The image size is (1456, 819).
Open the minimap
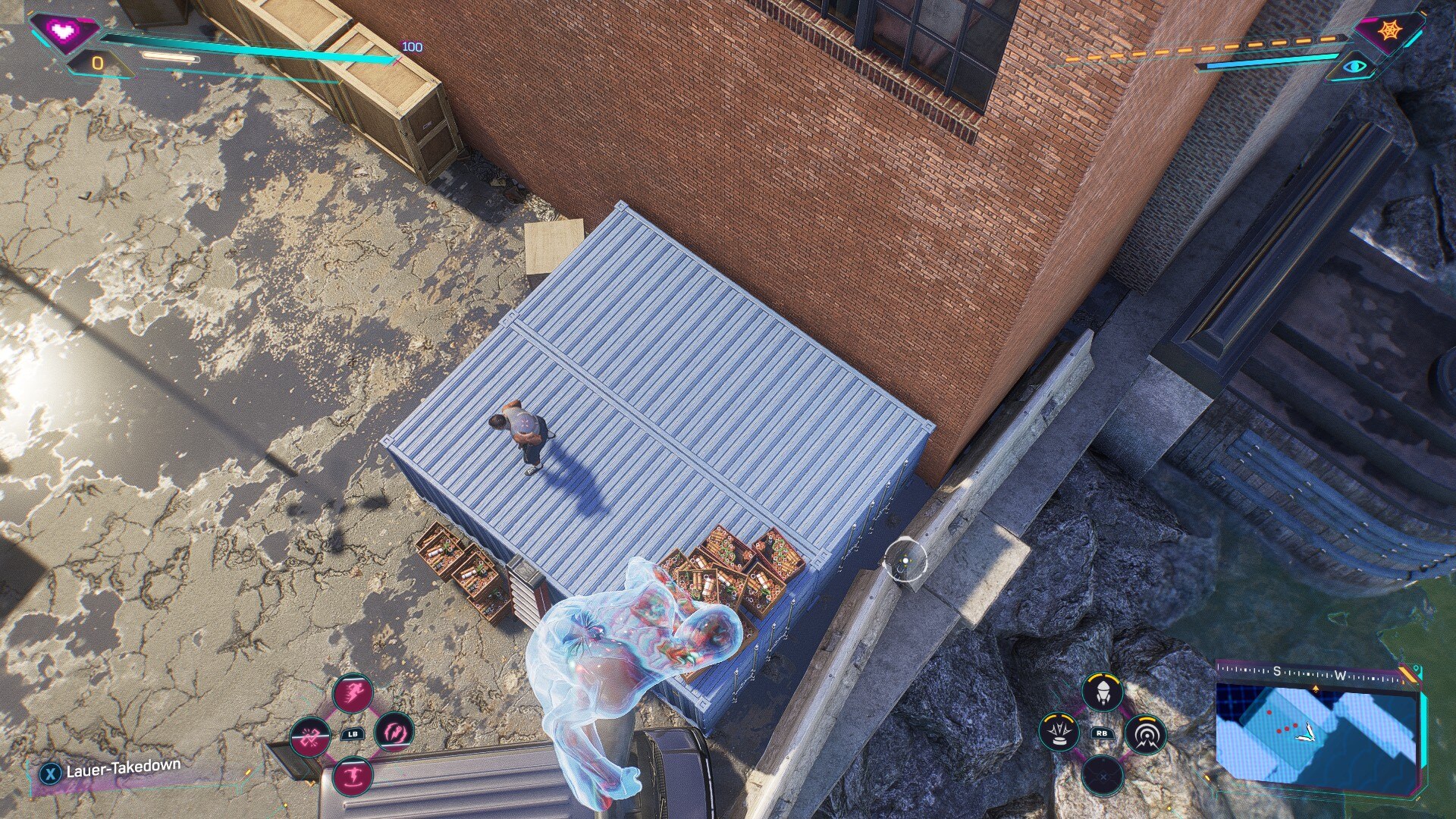pyautogui.click(x=1316, y=735)
